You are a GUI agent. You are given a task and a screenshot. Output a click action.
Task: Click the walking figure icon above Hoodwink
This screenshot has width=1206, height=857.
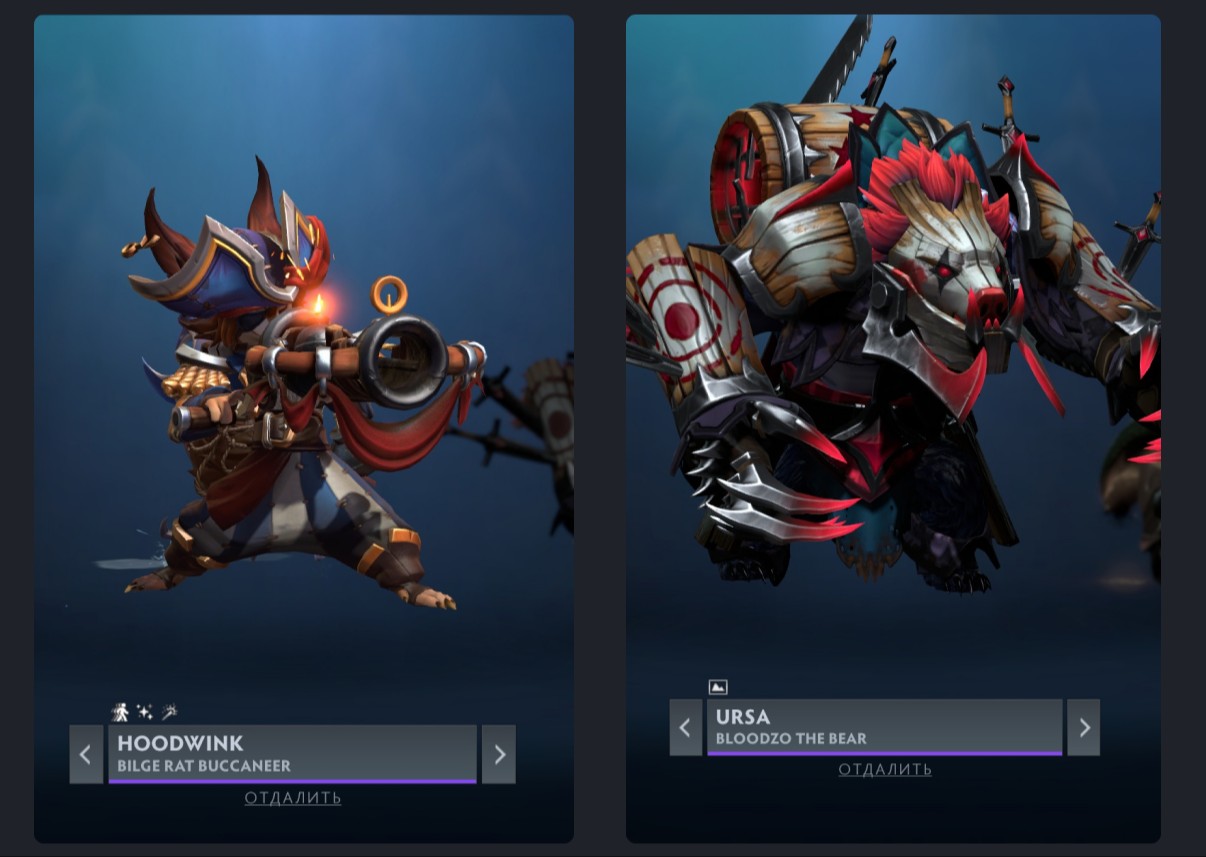pos(120,712)
